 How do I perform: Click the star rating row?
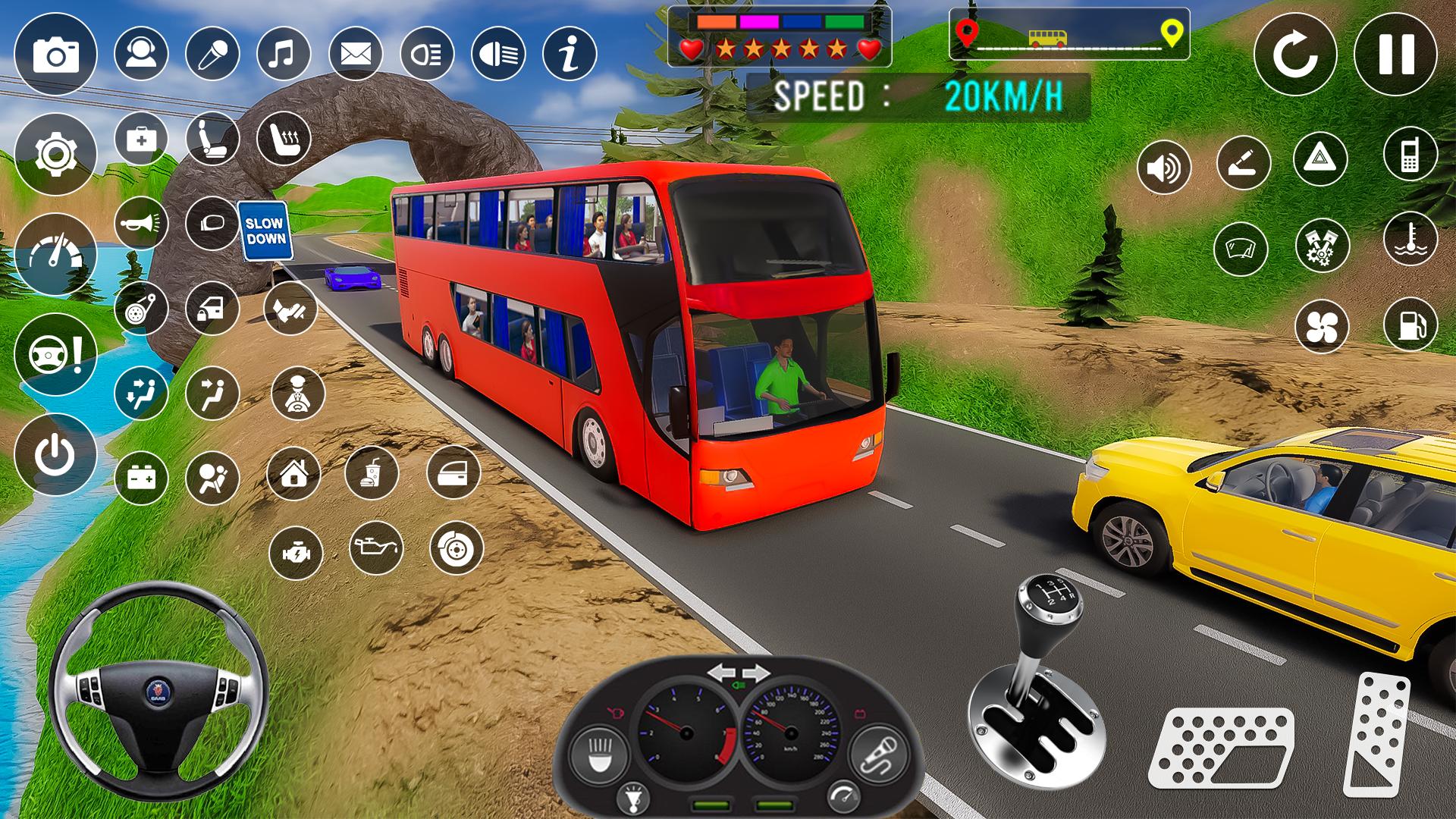(781, 47)
